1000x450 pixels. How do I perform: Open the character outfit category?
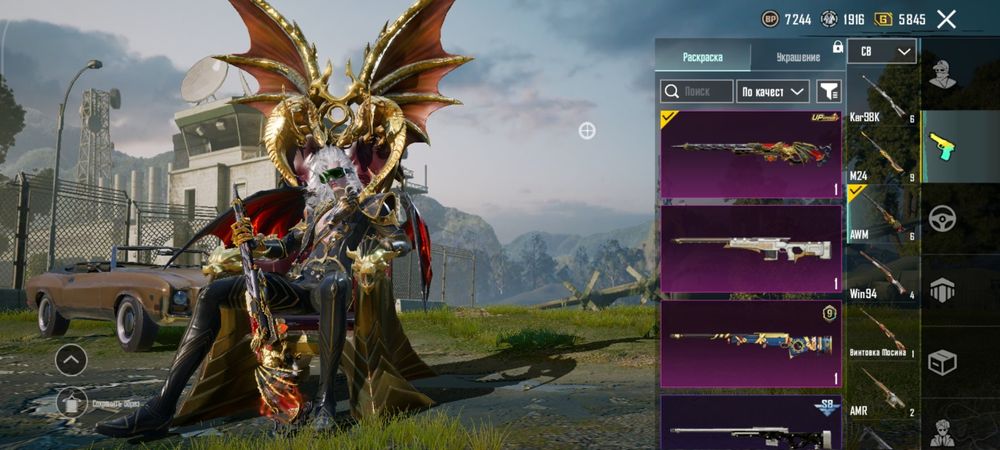tap(942, 73)
